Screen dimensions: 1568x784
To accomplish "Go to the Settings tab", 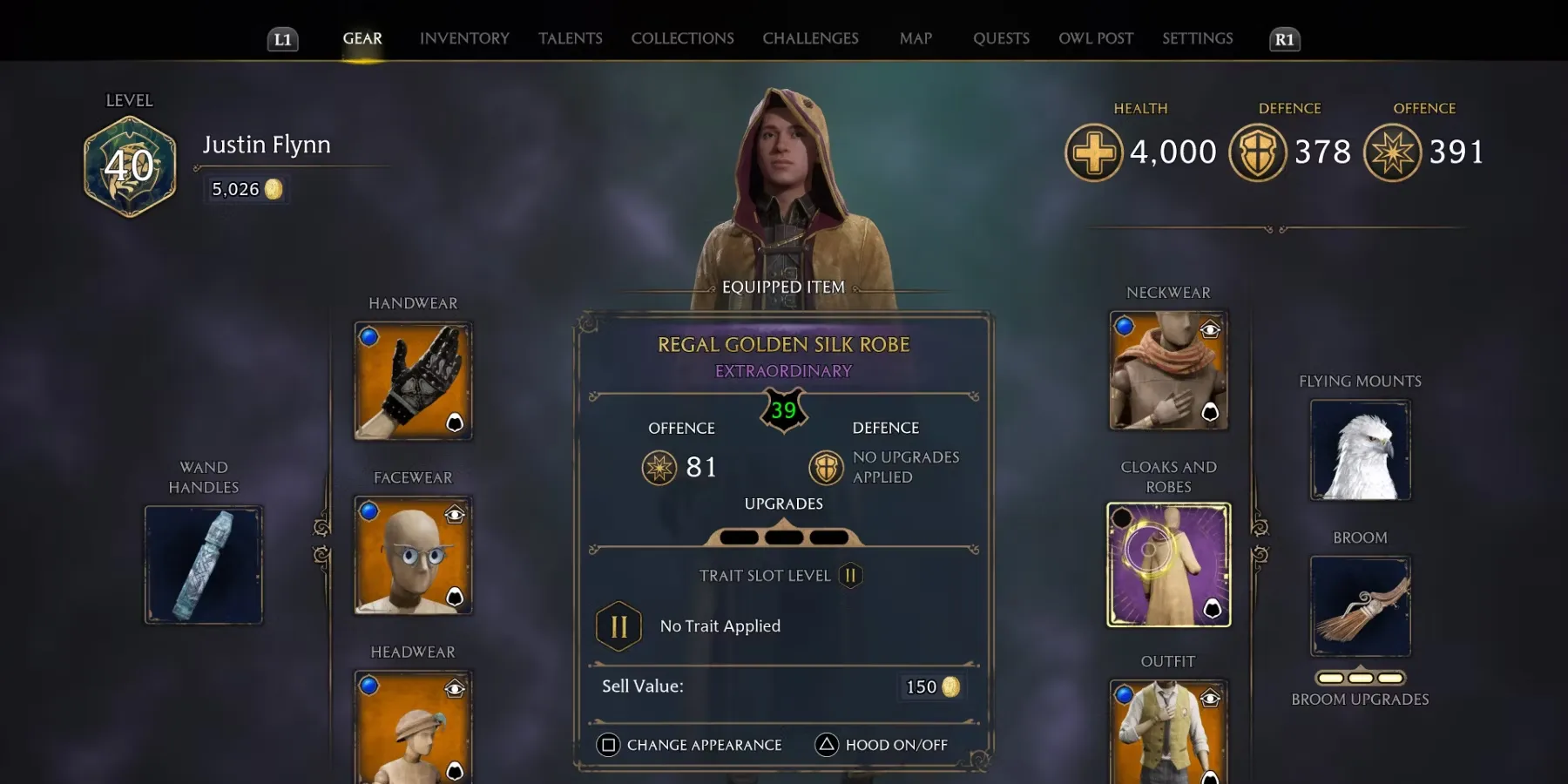I will click(1197, 38).
